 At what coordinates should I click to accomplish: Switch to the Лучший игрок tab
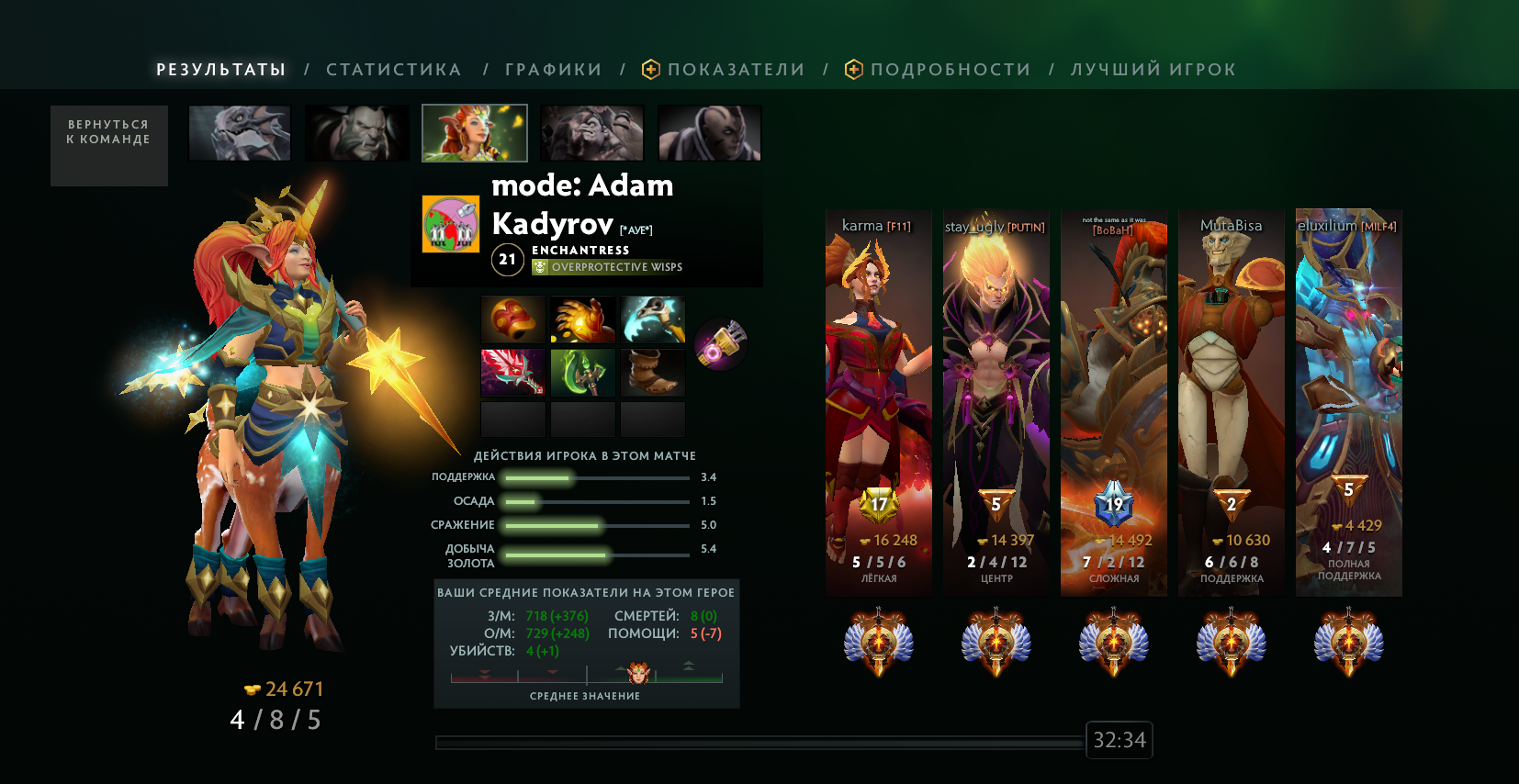1153,70
